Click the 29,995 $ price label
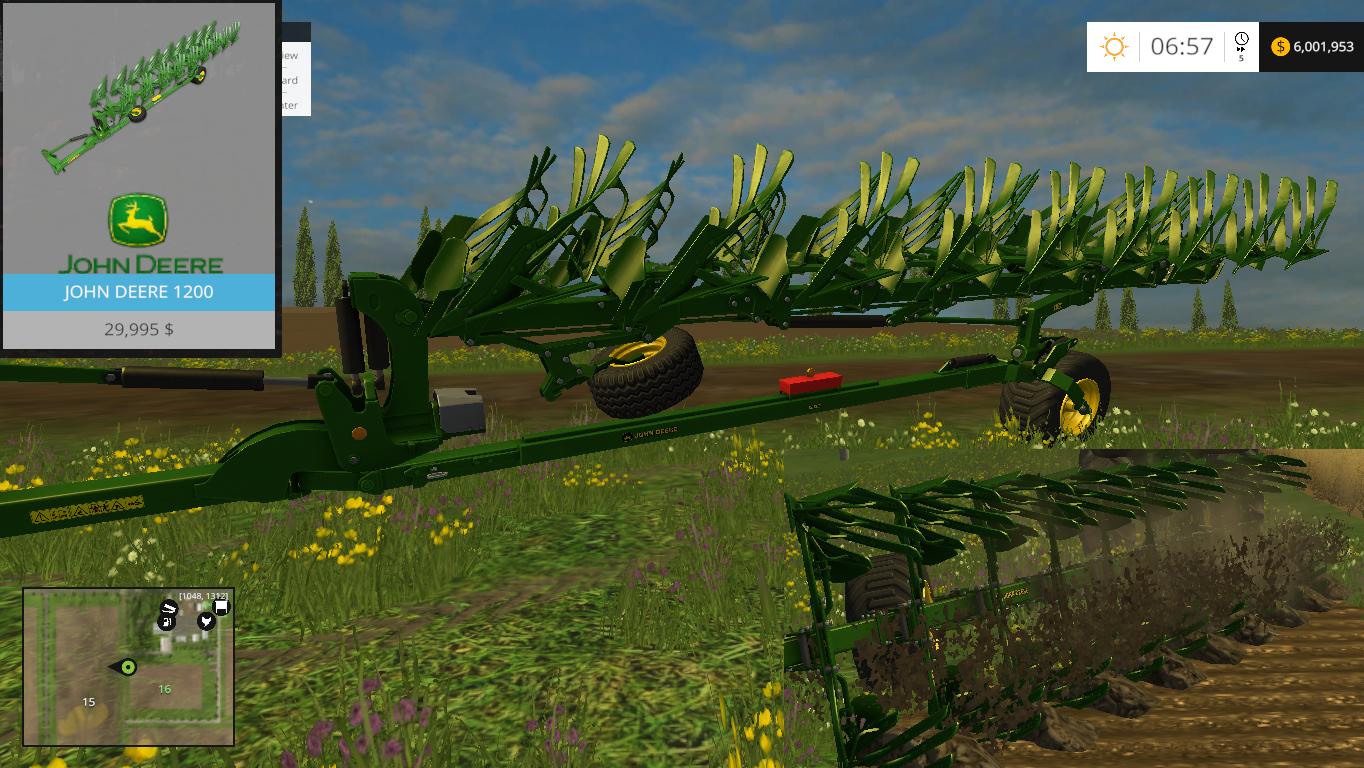This screenshot has width=1364, height=768. [140, 330]
